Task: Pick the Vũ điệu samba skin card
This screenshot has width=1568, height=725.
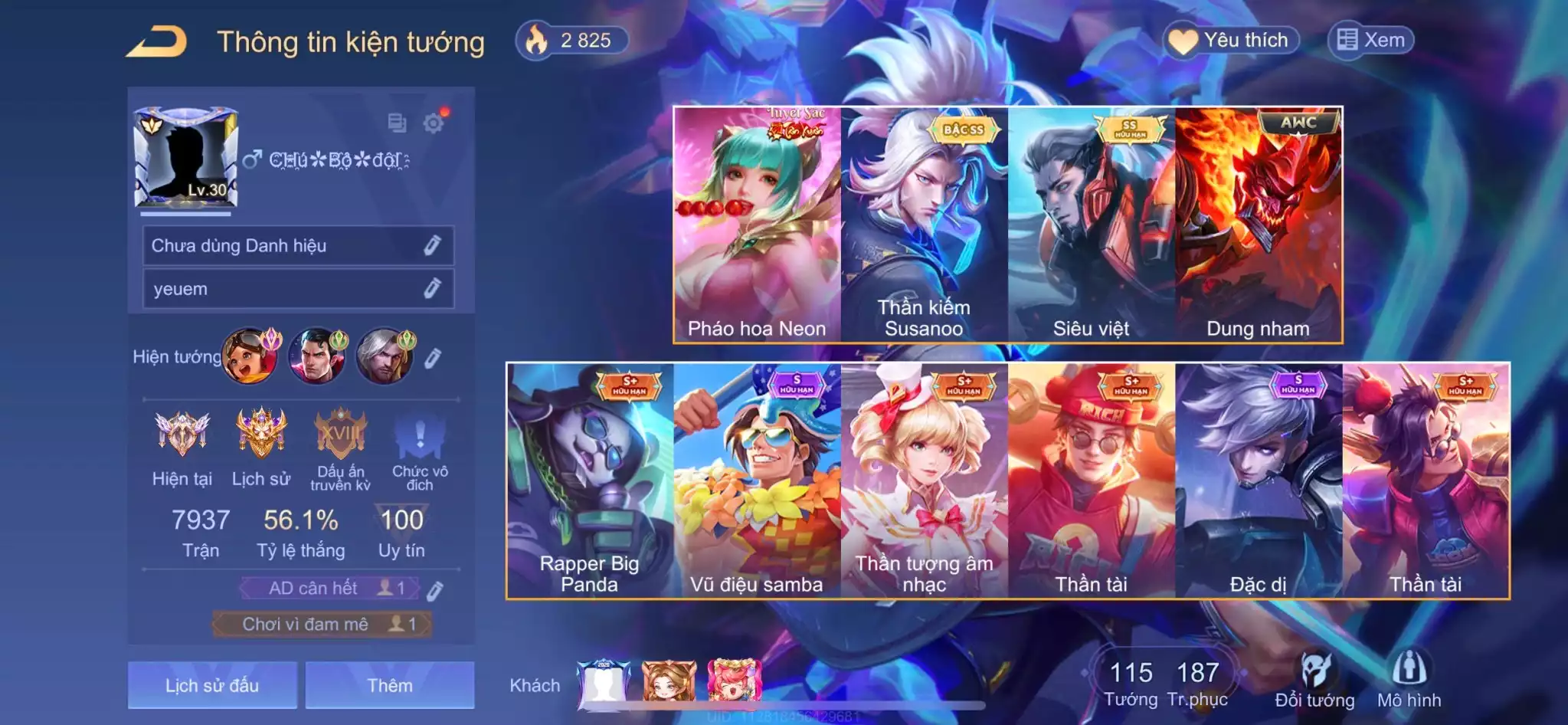Action: click(757, 481)
